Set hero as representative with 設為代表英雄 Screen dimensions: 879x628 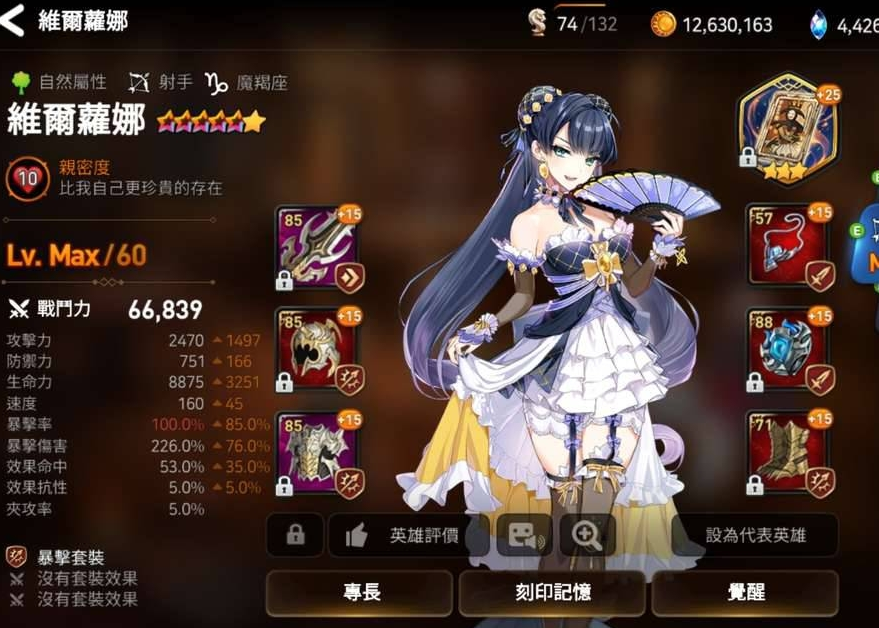(x=755, y=535)
